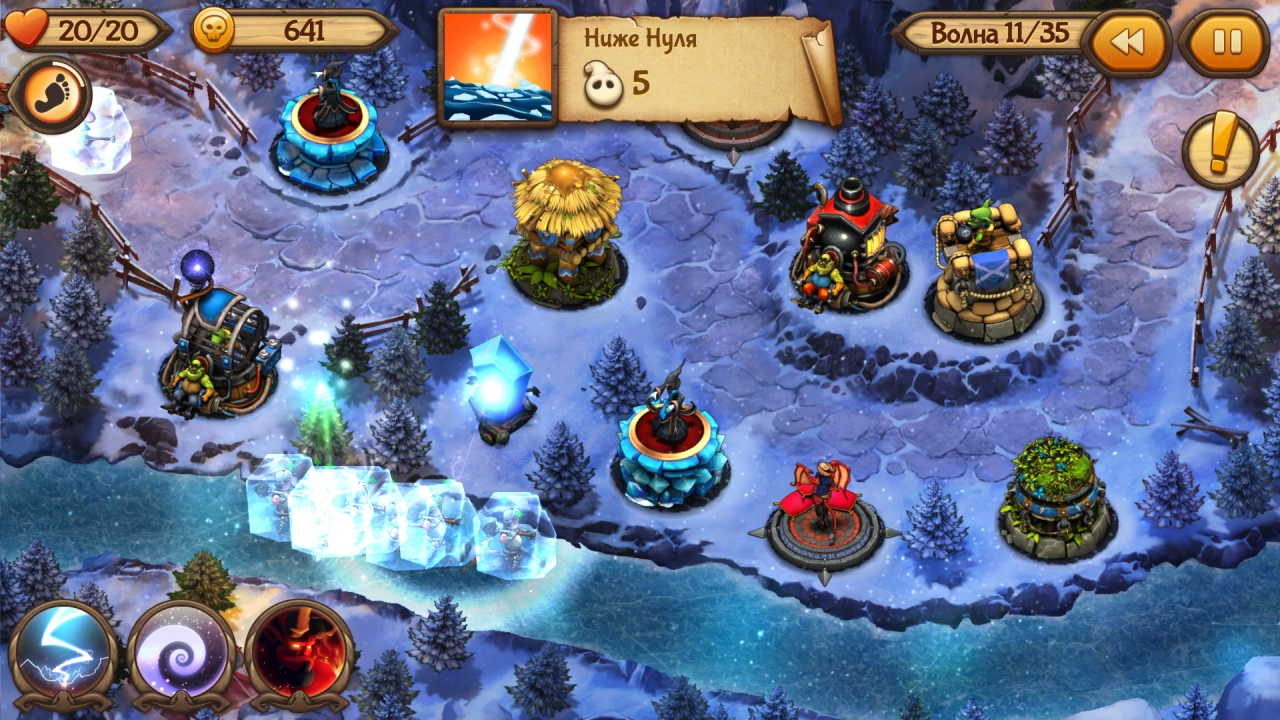Image resolution: width=1280 pixels, height=720 pixels.
Task: Toggle the game speed arrows button
Action: (1127, 42)
